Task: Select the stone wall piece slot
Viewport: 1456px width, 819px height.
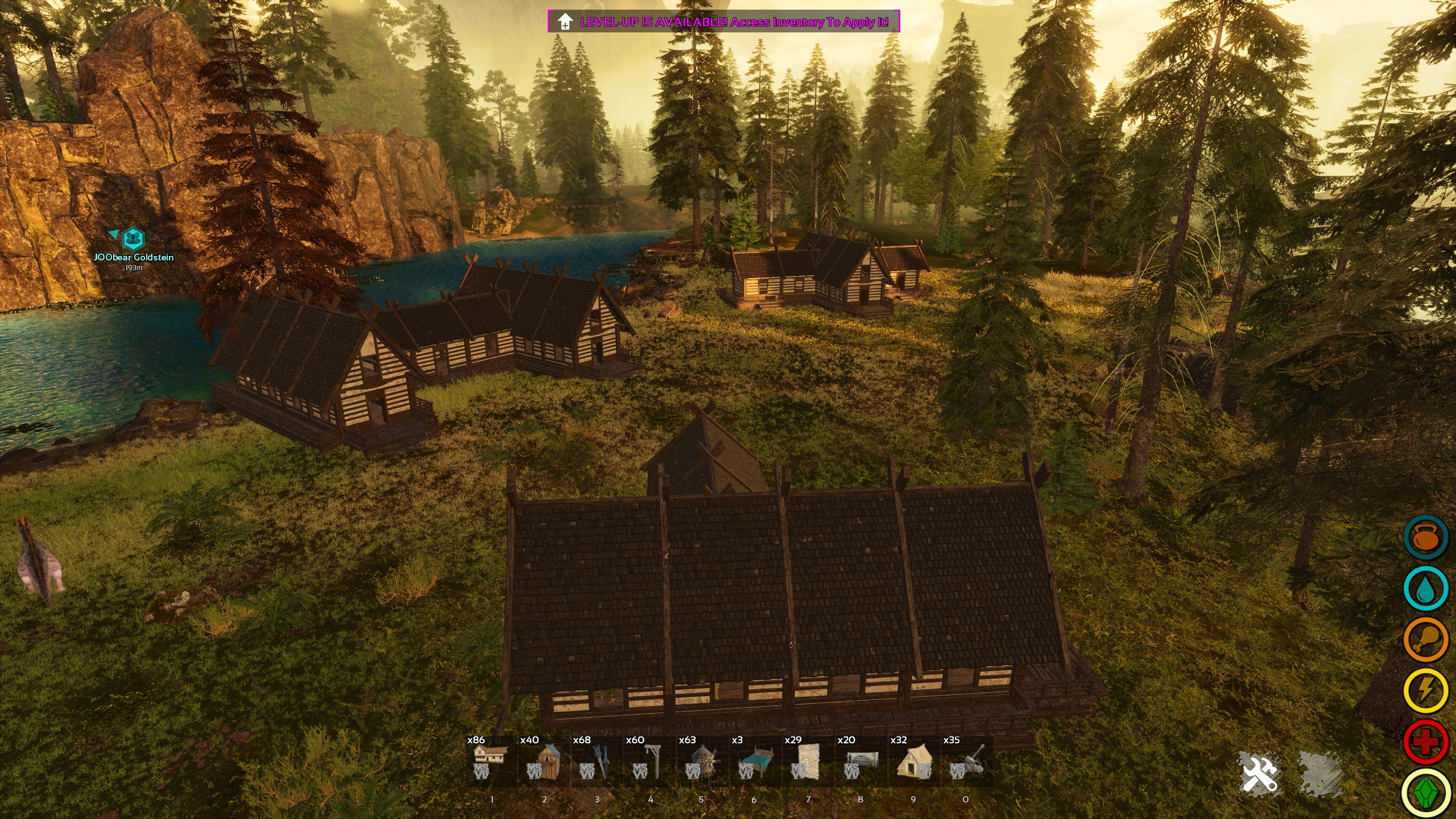Action: pos(808,762)
